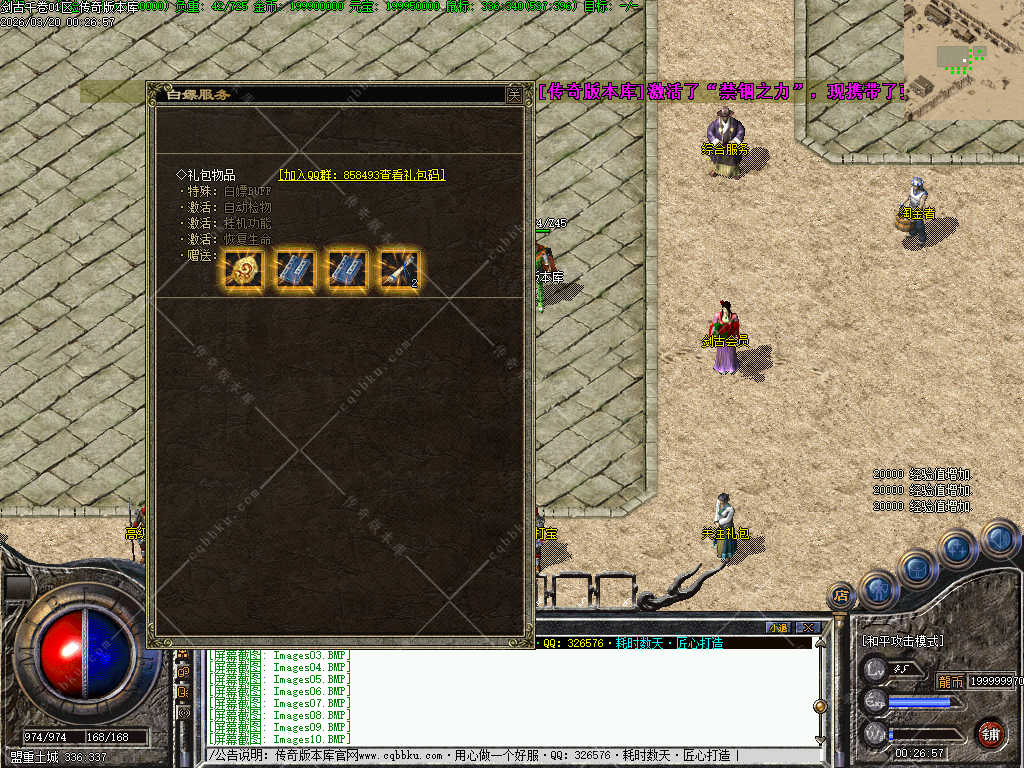Open the 店 shop button
This screenshot has width=1024, height=768.
(x=841, y=596)
